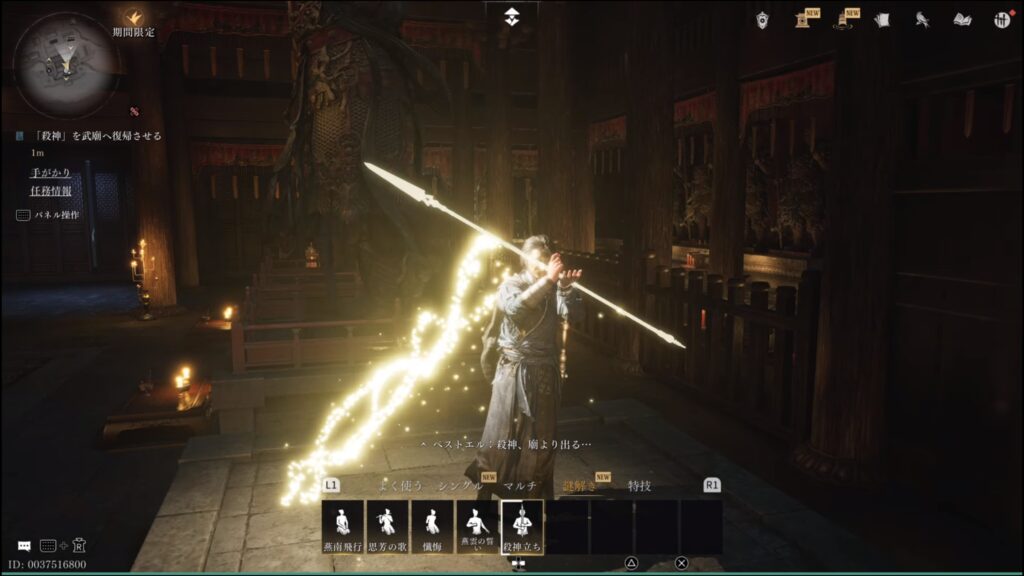
Task: Choose the 思芳の歌 emote
Action: [x=387, y=527]
